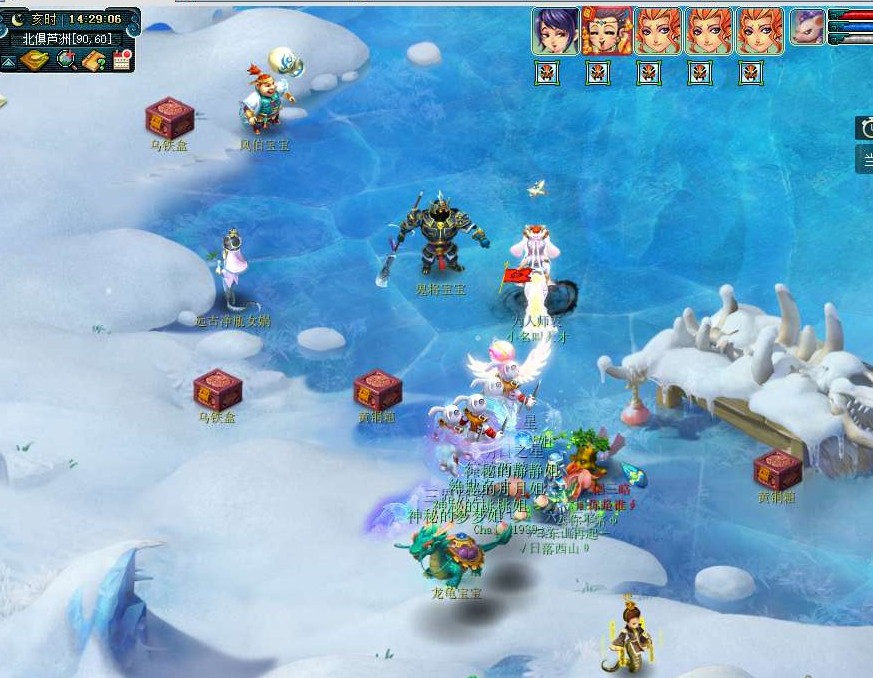873x678 pixels.
Task: Open the calendar events icon
Action: pos(123,60)
